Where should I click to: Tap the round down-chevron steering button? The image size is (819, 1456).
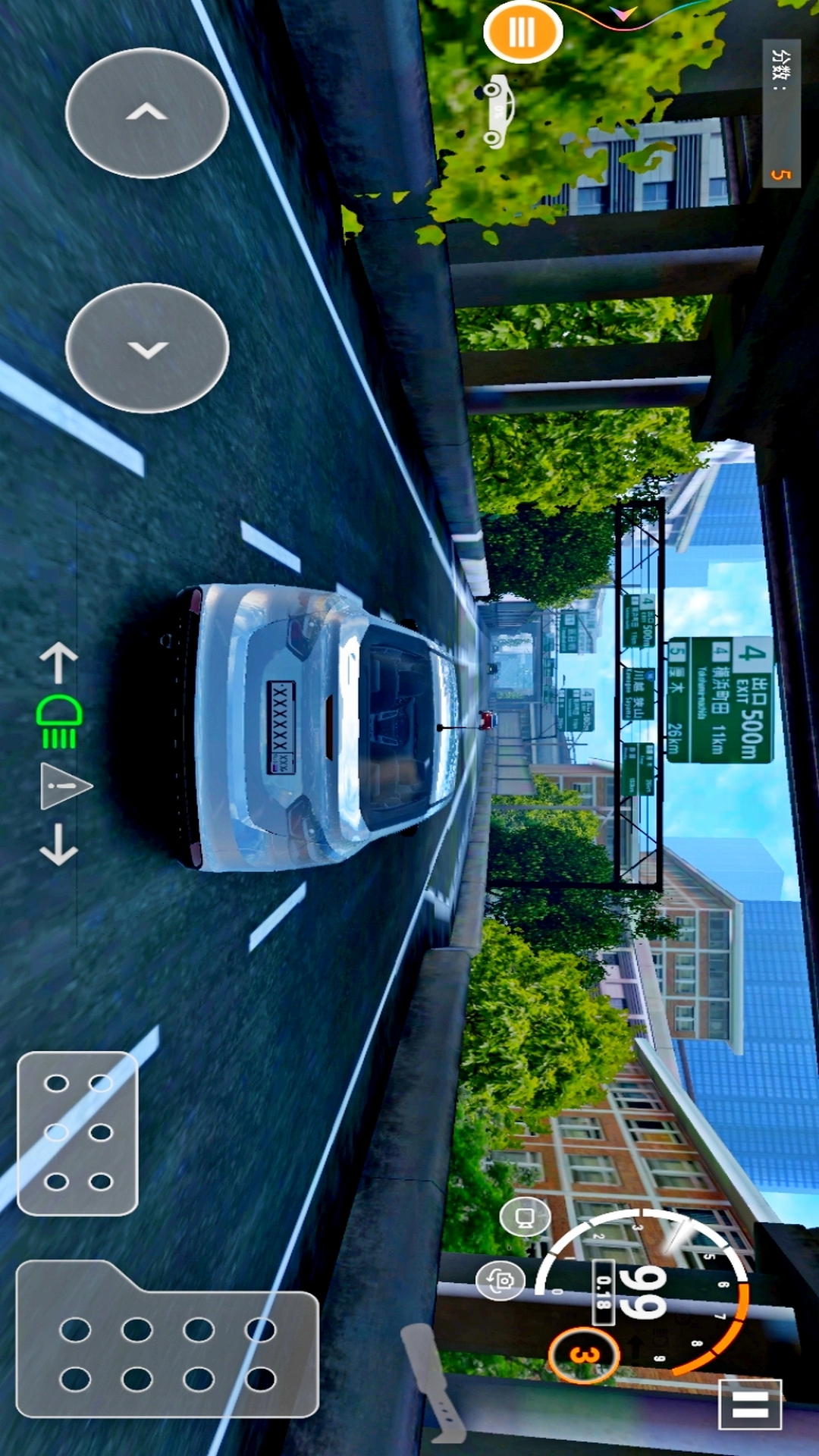click(147, 348)
